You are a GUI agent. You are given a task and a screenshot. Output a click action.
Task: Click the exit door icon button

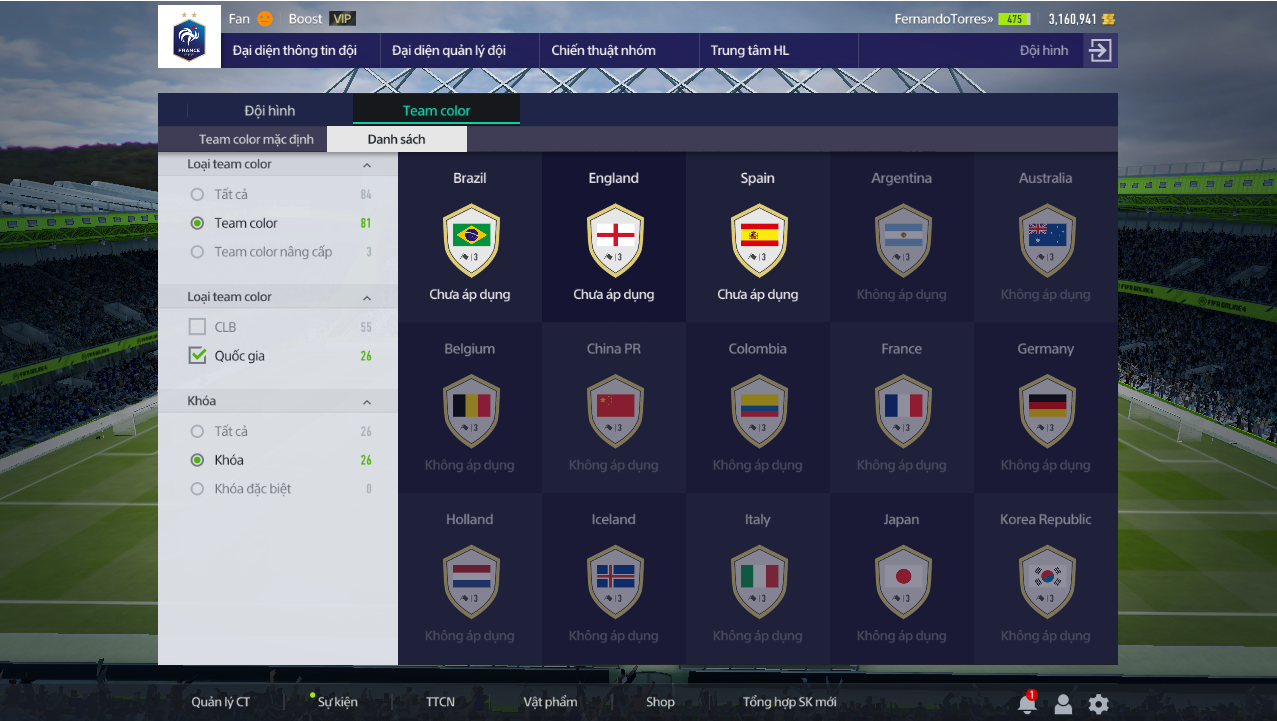(x=1100, y=50)
